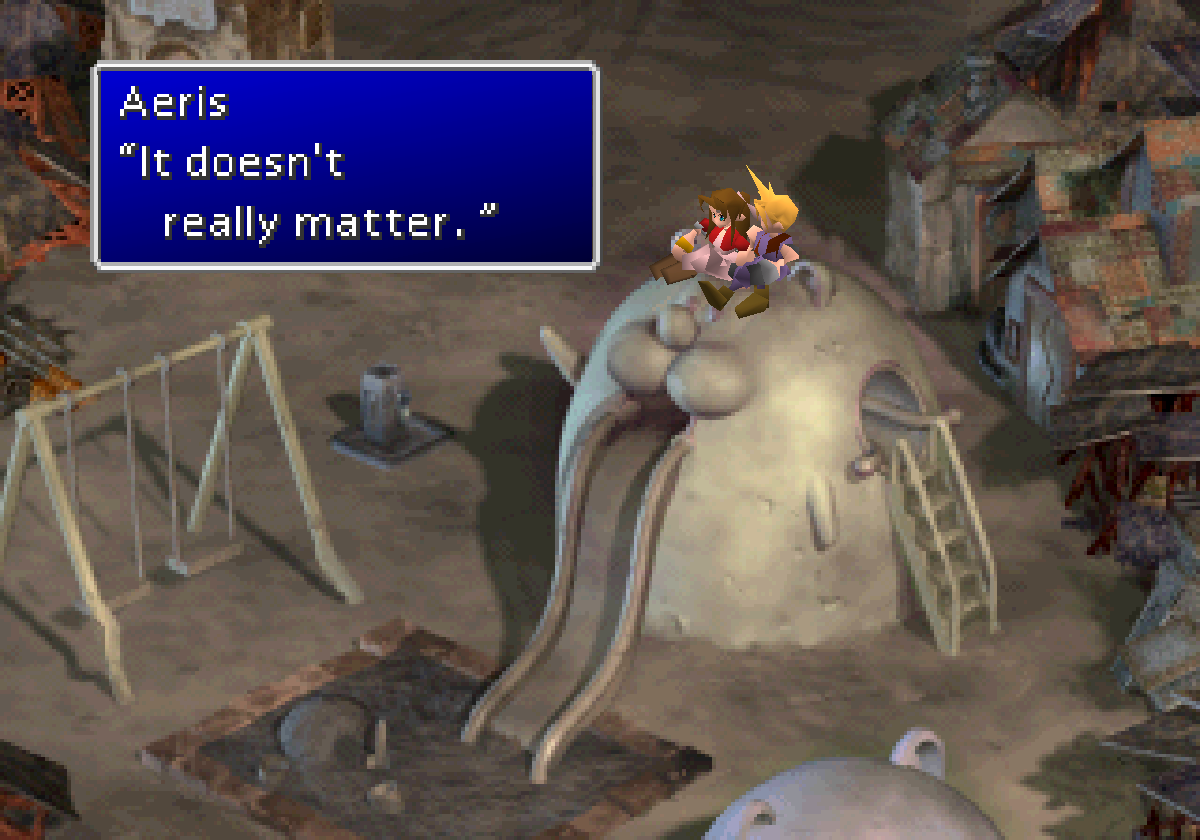
Task: Advance Aeris's blue dialogue box
Action: click(346, 166)
